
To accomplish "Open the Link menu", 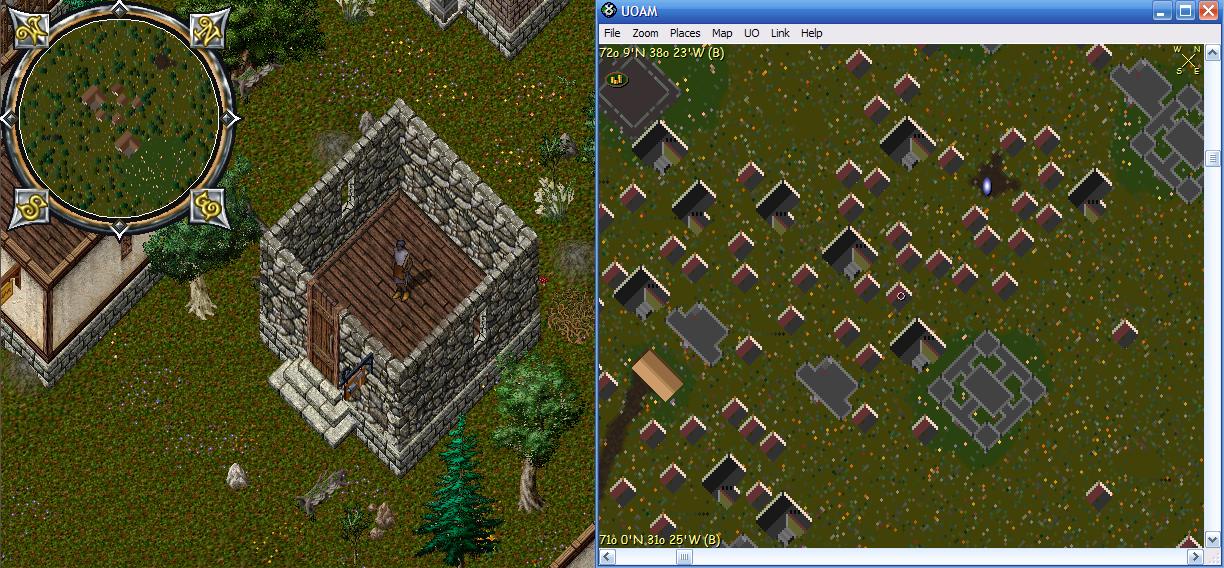I will [x=780, y=33].
